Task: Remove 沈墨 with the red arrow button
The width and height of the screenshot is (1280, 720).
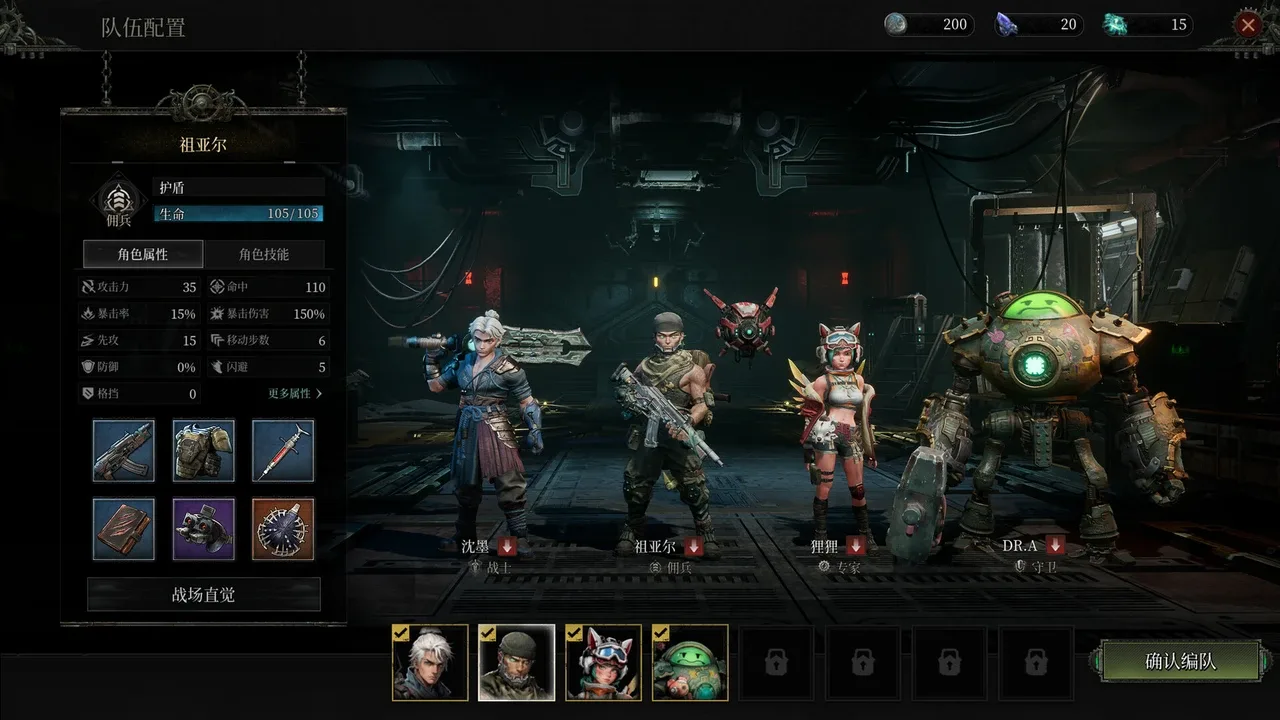Action: 507,546
